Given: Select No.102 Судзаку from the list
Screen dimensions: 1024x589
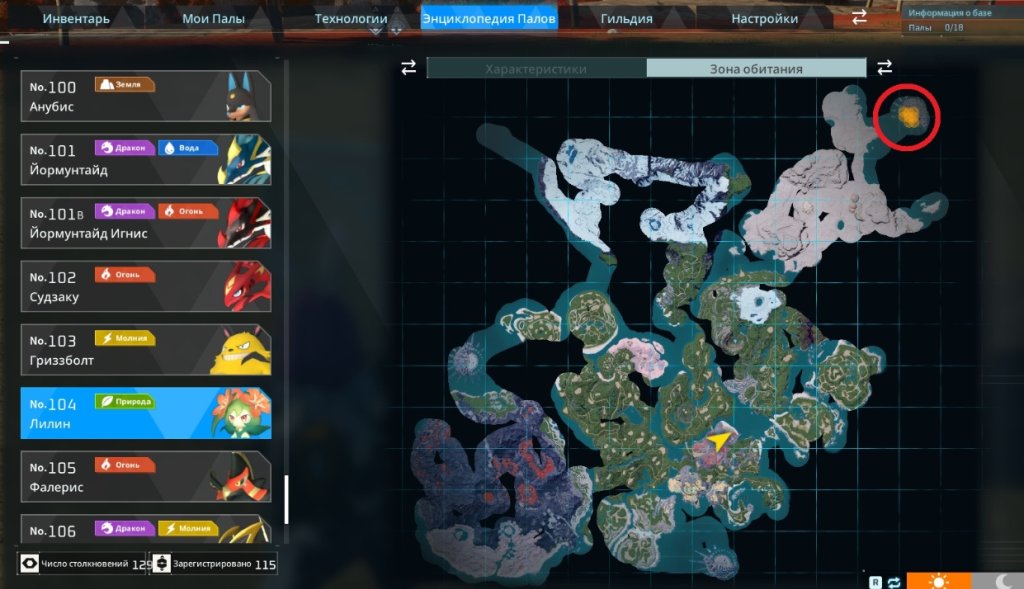Looking at the screenshot, I should [x=146, y=287].
